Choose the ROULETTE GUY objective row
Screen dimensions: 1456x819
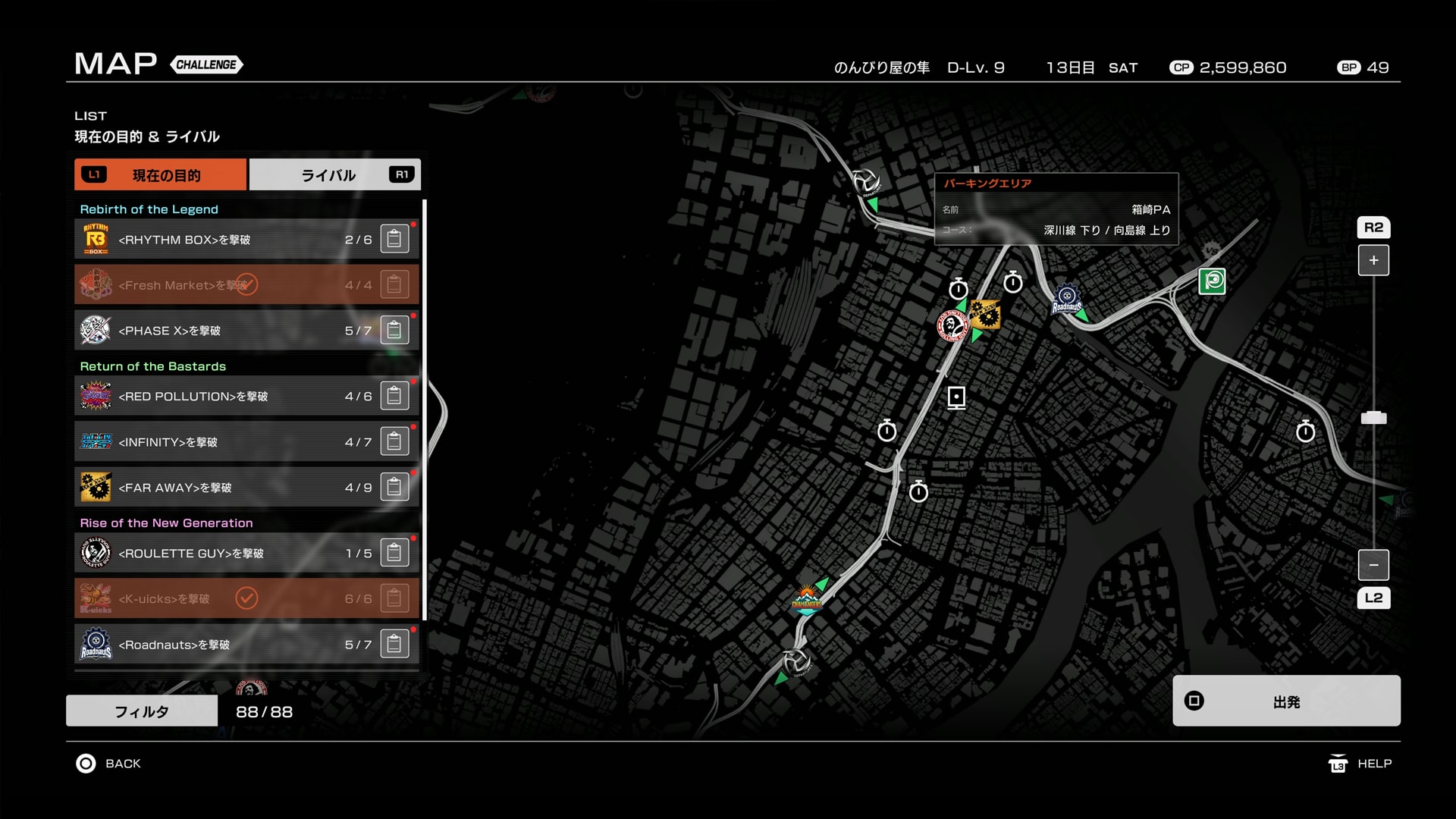(227, 554)
